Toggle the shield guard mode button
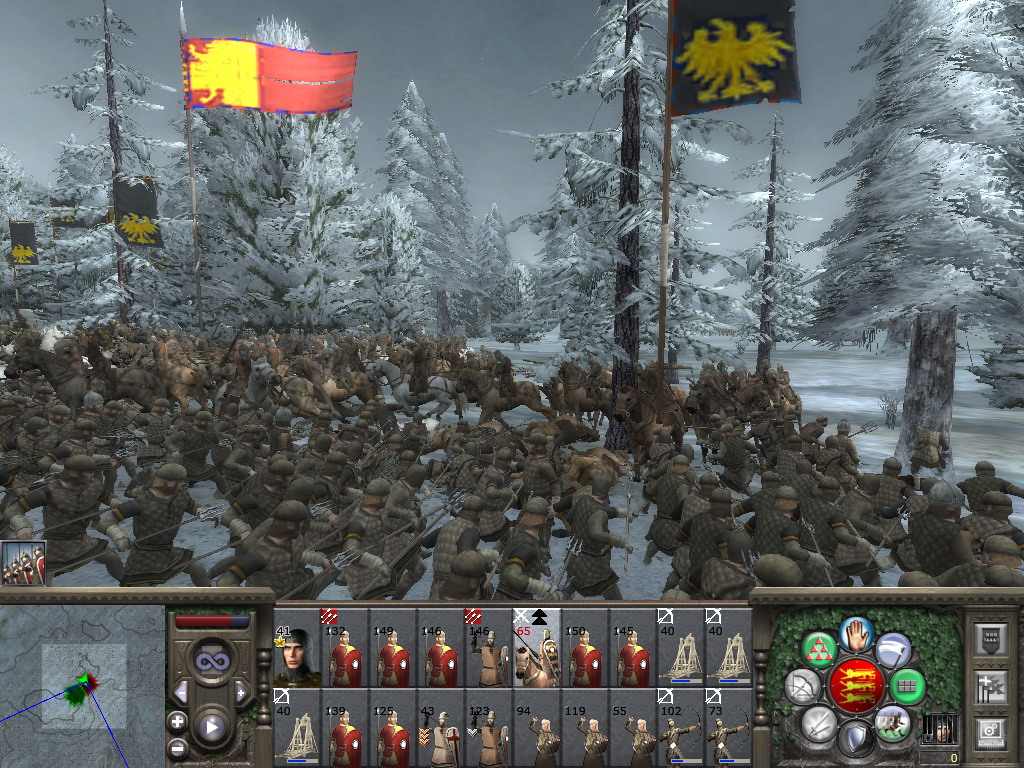The image size is (1024, 768). [856, 738]
